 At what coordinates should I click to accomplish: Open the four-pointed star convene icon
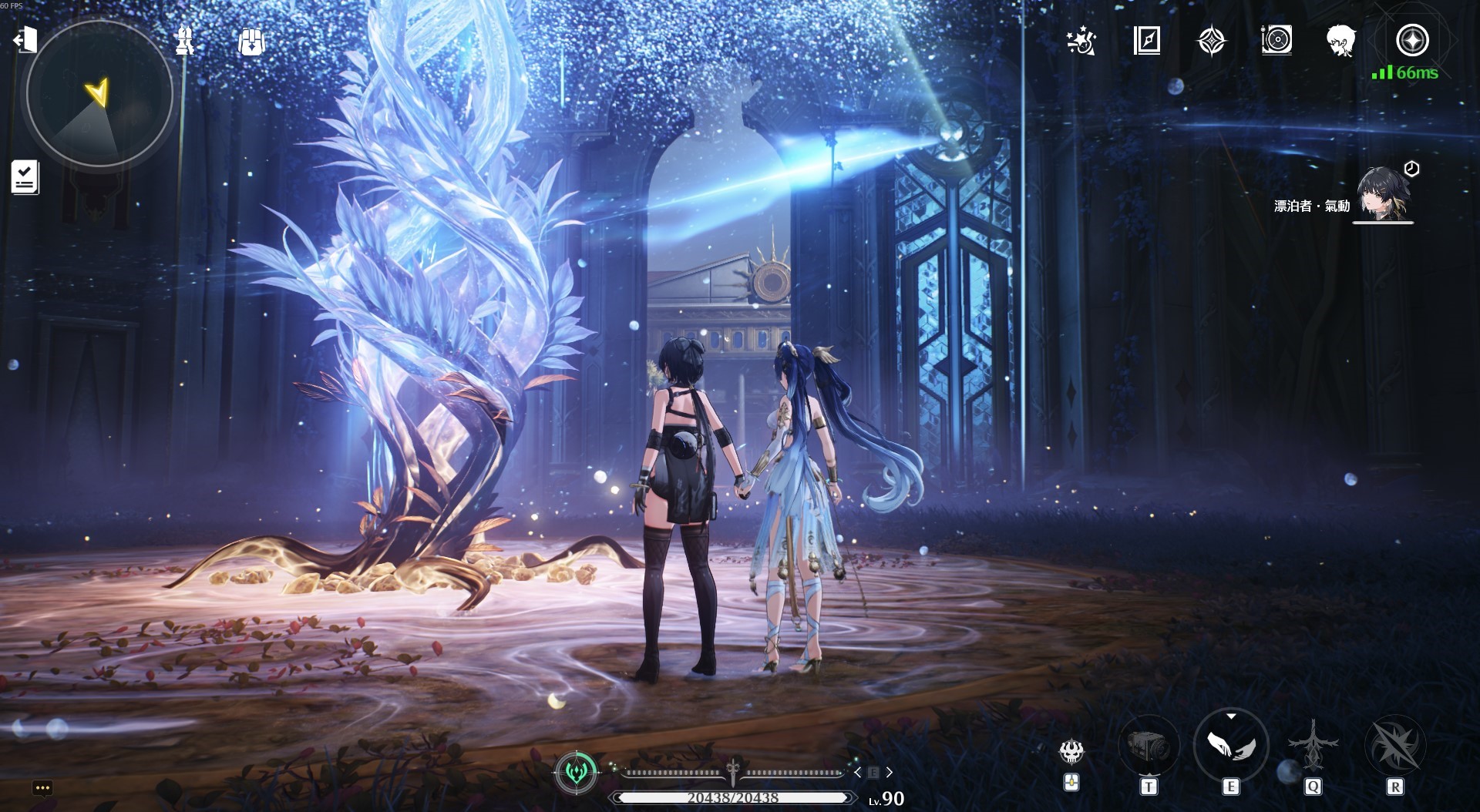[x=1211, y=41]
